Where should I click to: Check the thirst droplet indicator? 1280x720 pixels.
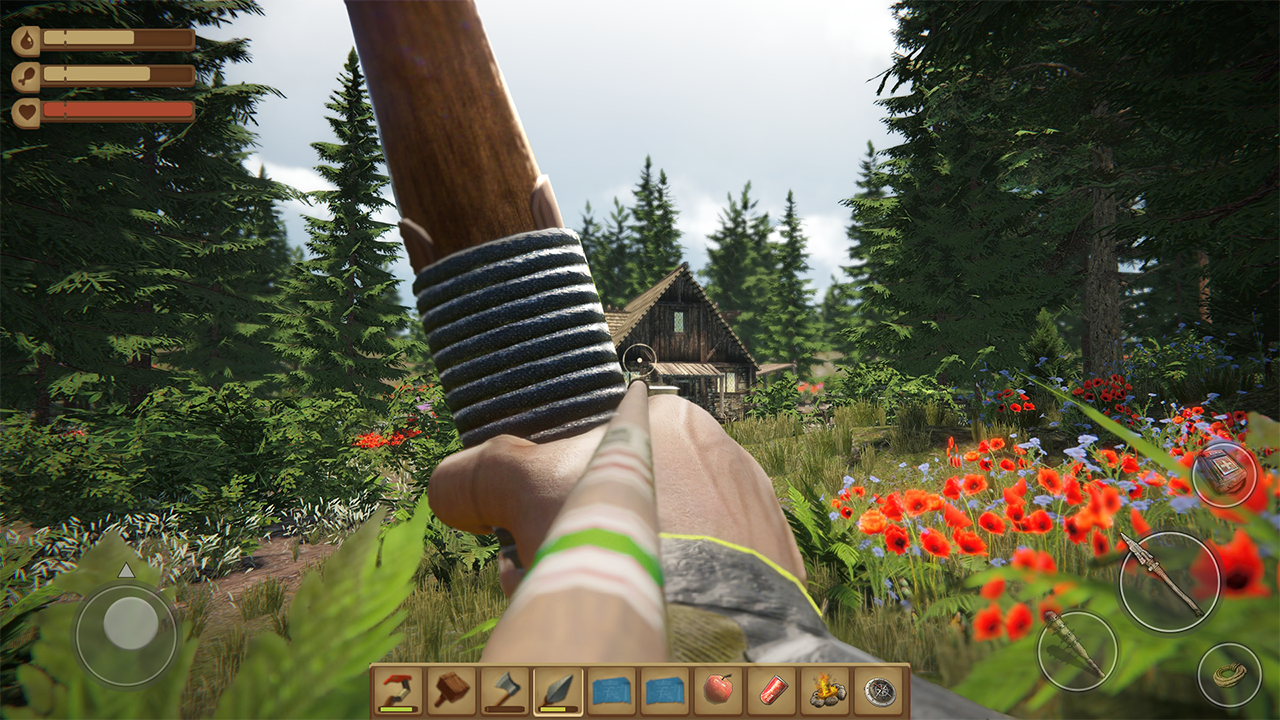[26, 41]
